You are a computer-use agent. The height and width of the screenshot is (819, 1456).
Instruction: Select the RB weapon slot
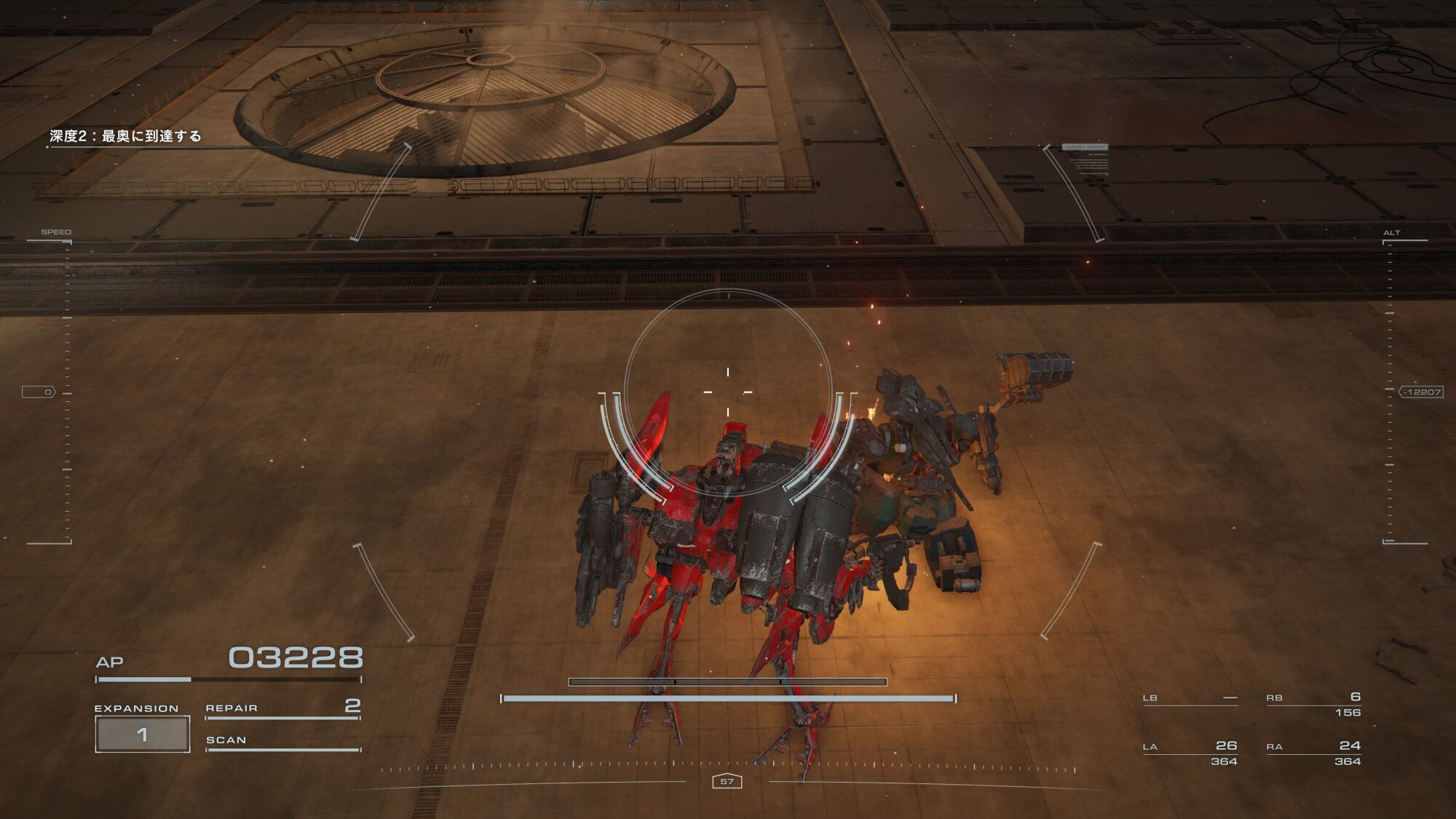coord(1313,703)
